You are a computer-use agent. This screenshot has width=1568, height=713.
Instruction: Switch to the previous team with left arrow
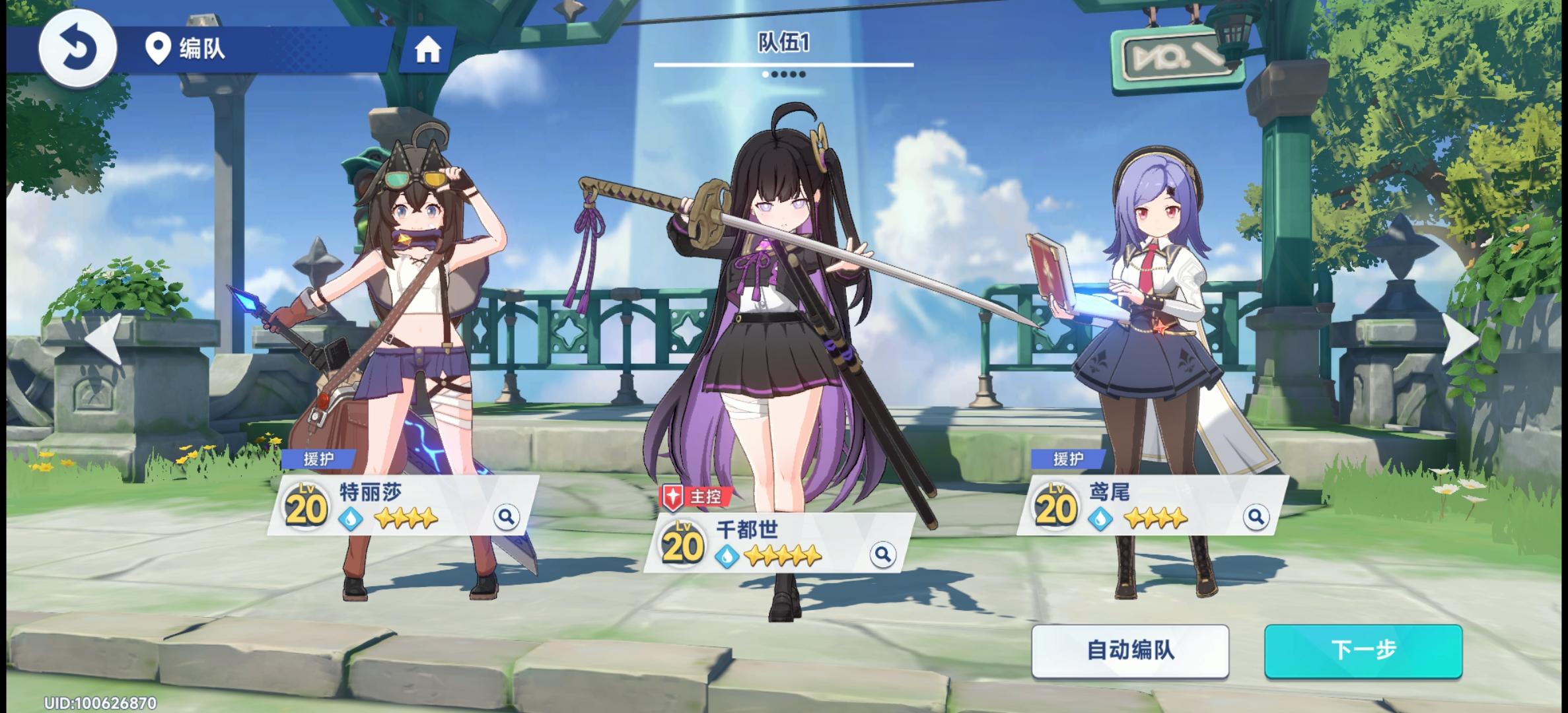click(x=104, y=339)
